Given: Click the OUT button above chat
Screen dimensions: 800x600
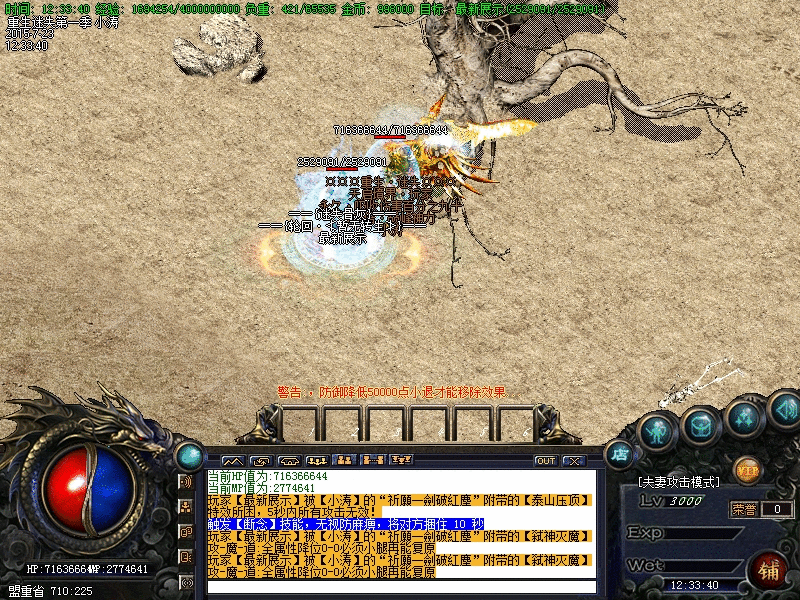Looking at the screenshot, I should tap(545, 461).
